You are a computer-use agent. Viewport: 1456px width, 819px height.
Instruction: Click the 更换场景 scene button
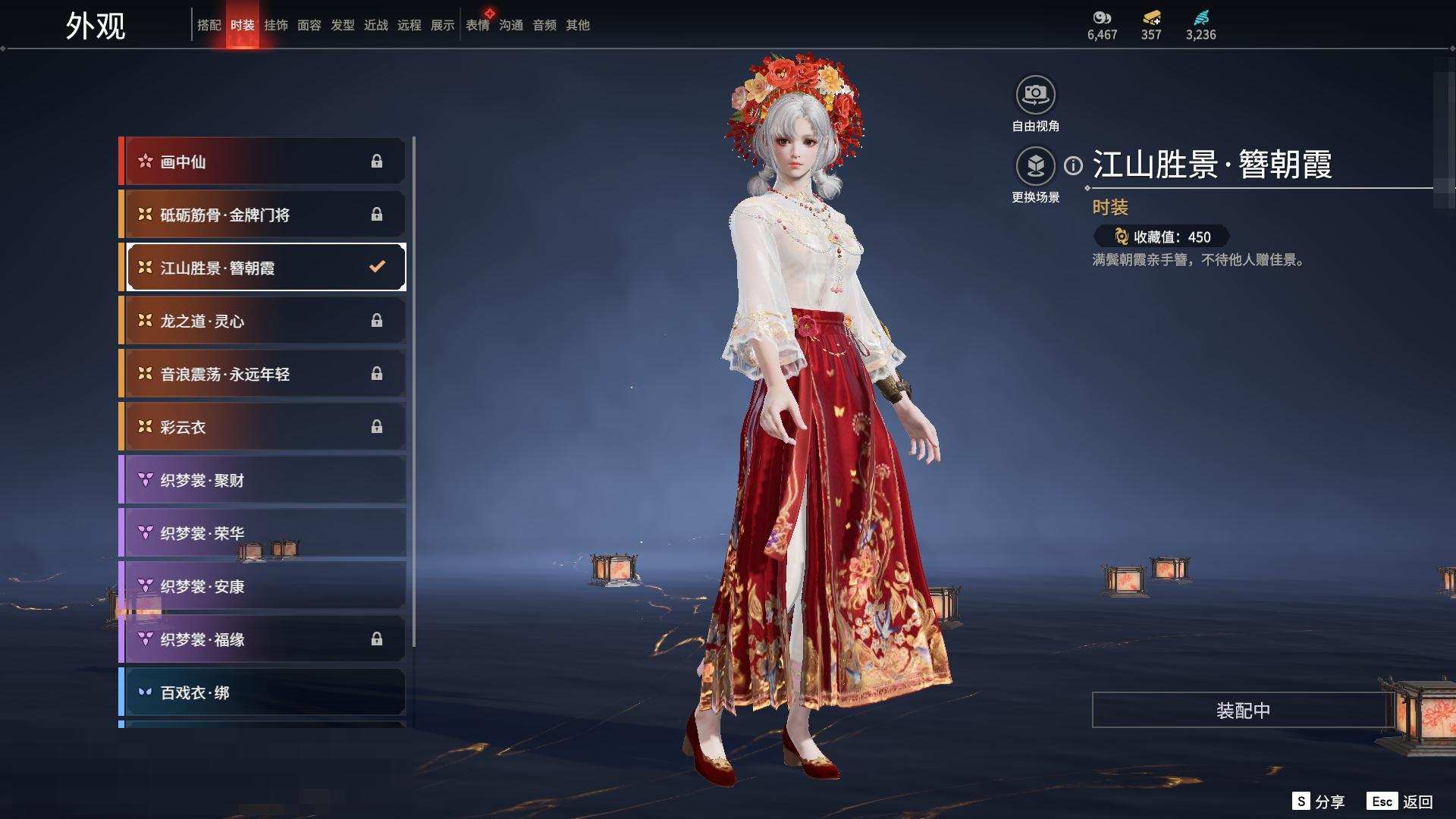point(1035,166)
